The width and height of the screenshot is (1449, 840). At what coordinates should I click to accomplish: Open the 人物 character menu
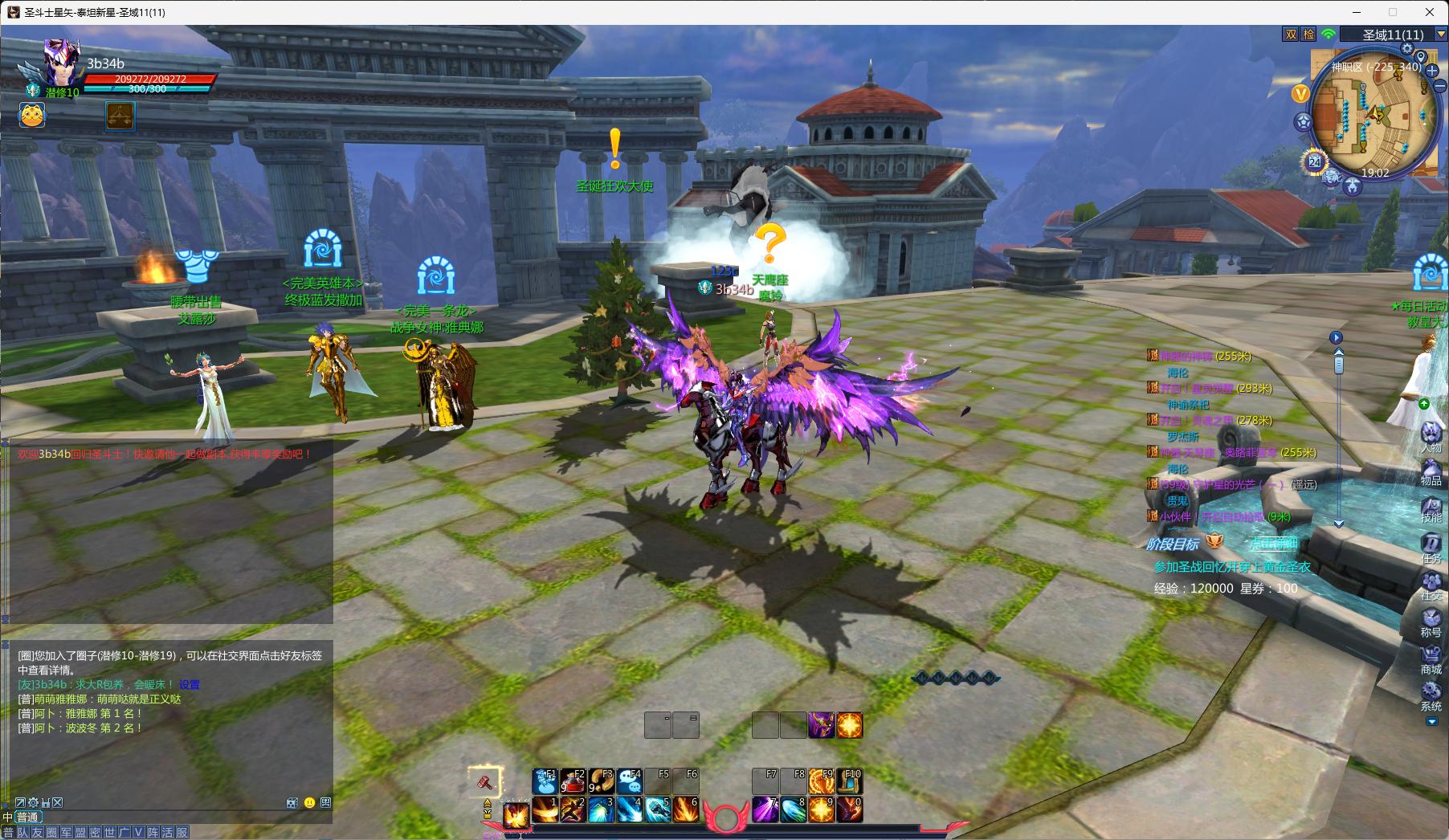[x=1431, y=436]
